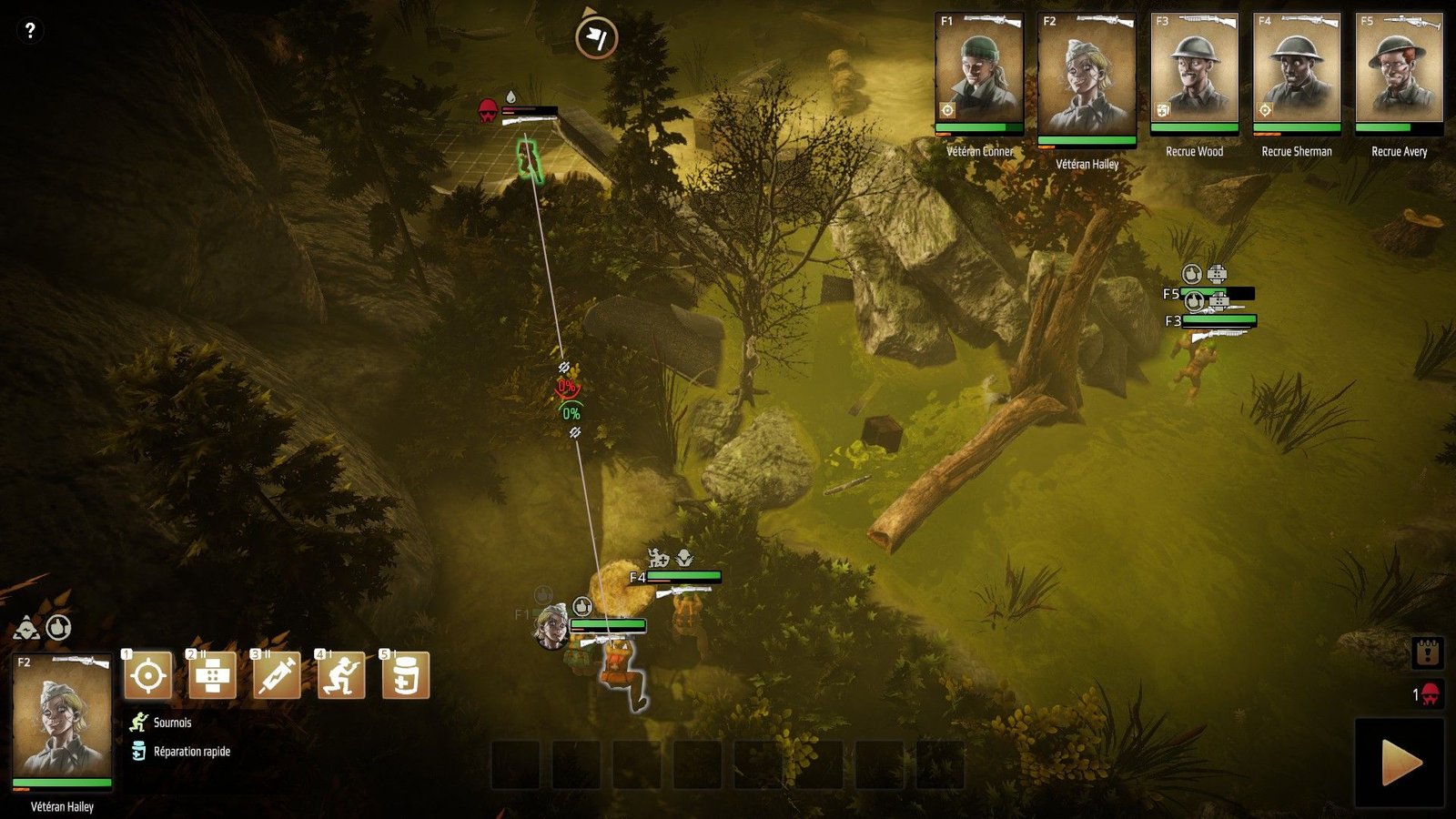The height and width of the screenshot is (819, 1456).
Task: Activate the syringe injection ability
Action: click(x=277, y=676)
